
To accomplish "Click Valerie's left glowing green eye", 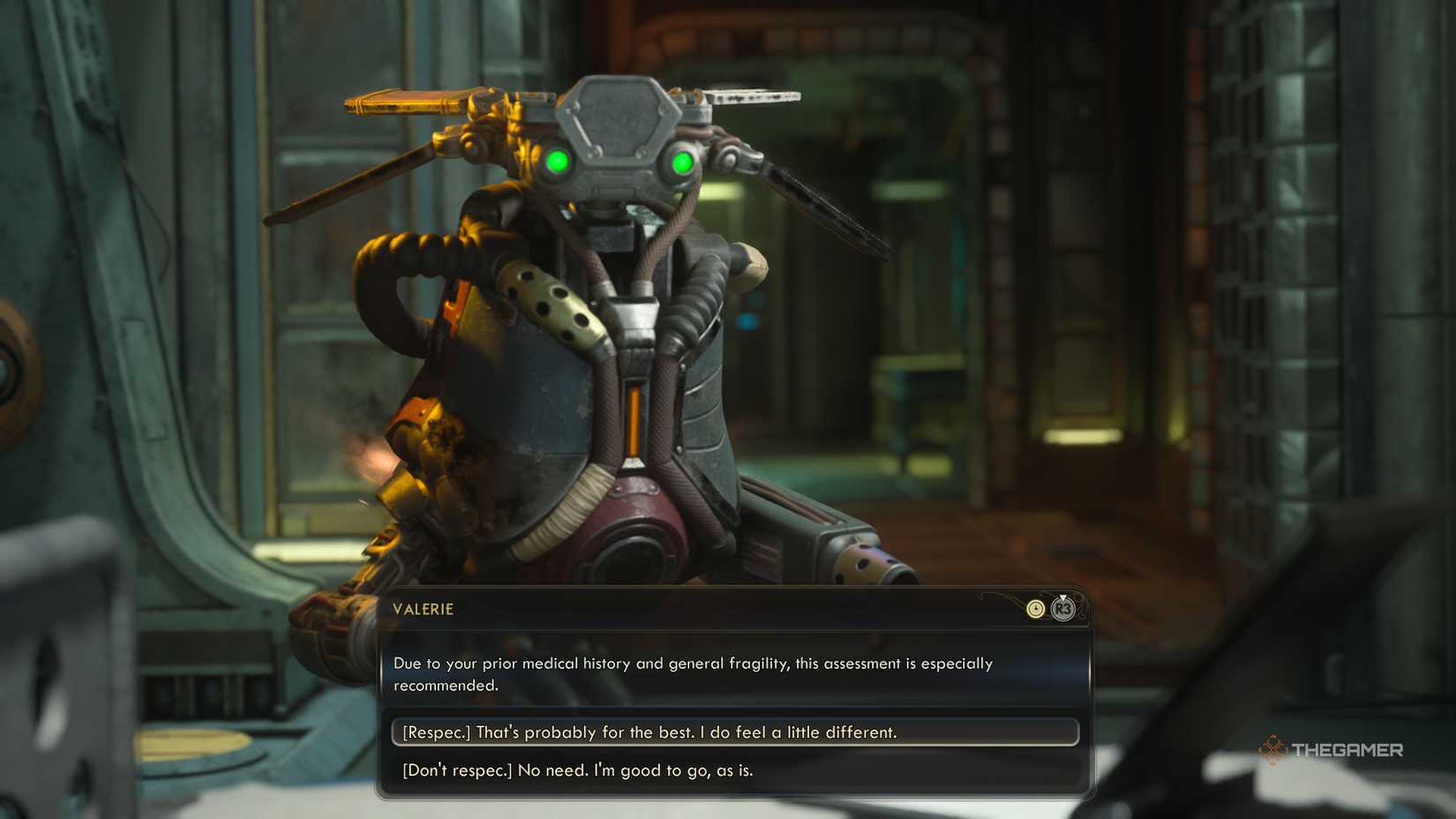I will (x=559, y=162).
